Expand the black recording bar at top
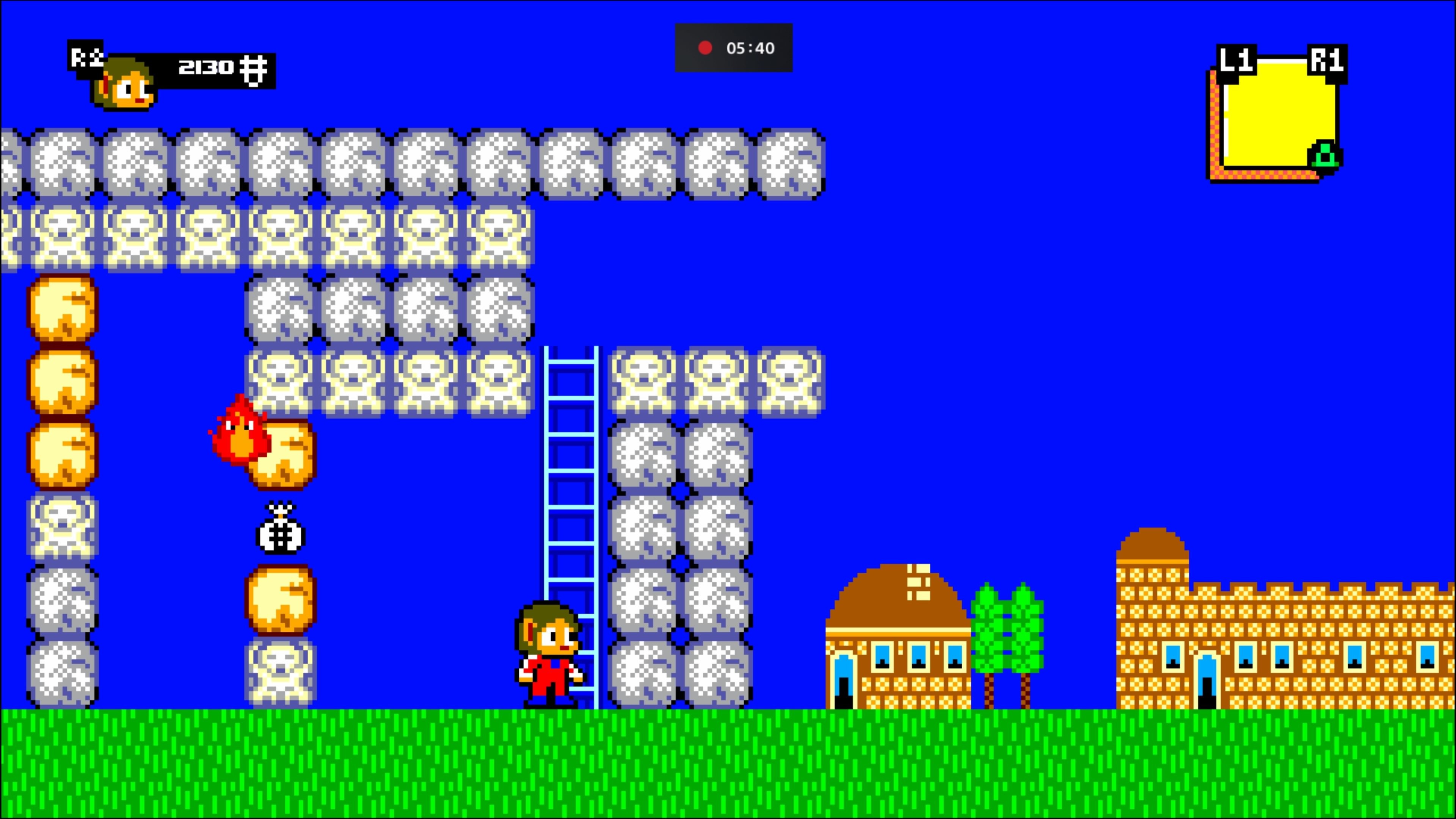Viewport: 1456px width, 819px height. coord(734,49)
